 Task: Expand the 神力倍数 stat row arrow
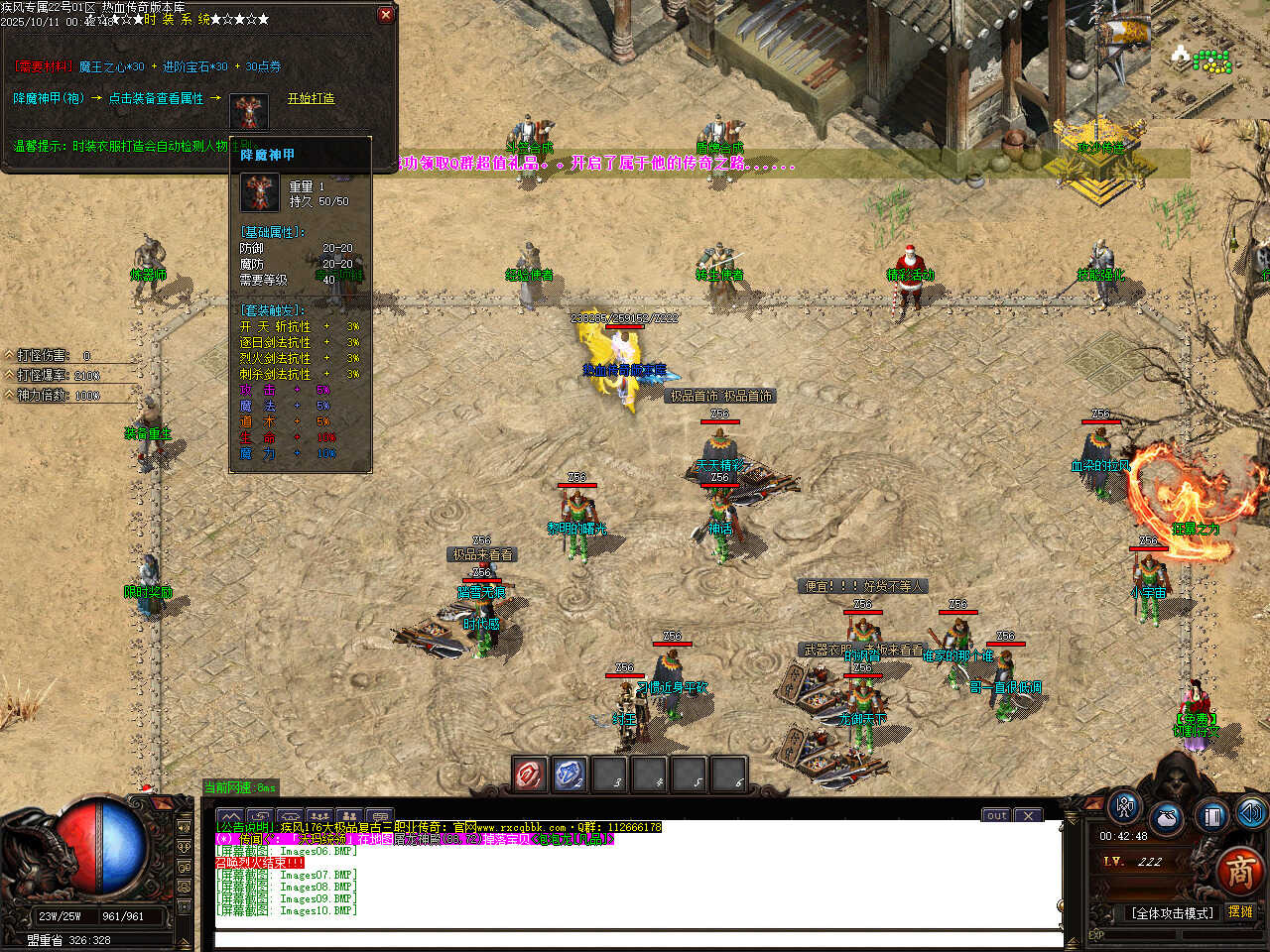tap(9, 395)
